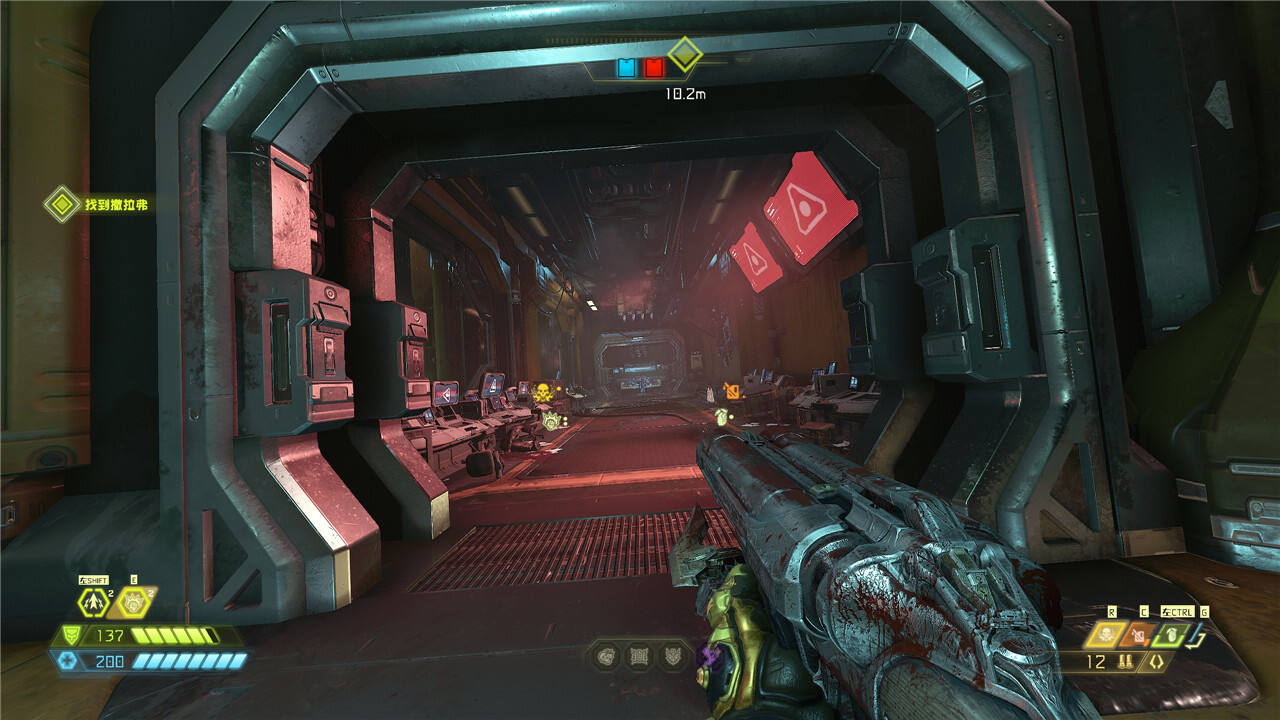Select the weapon mod bracket icon
This screenshot has width=1280, height=720.
point(1157,662)
